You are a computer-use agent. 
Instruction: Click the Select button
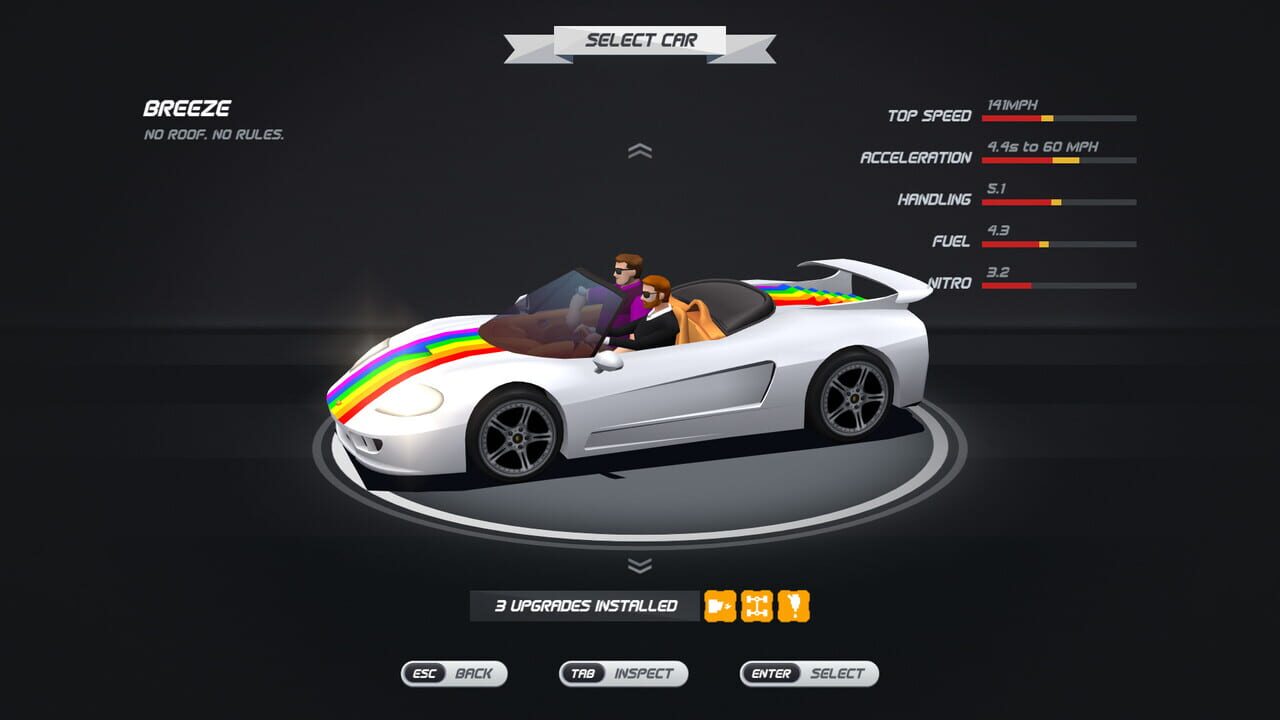tap(840, 674)
